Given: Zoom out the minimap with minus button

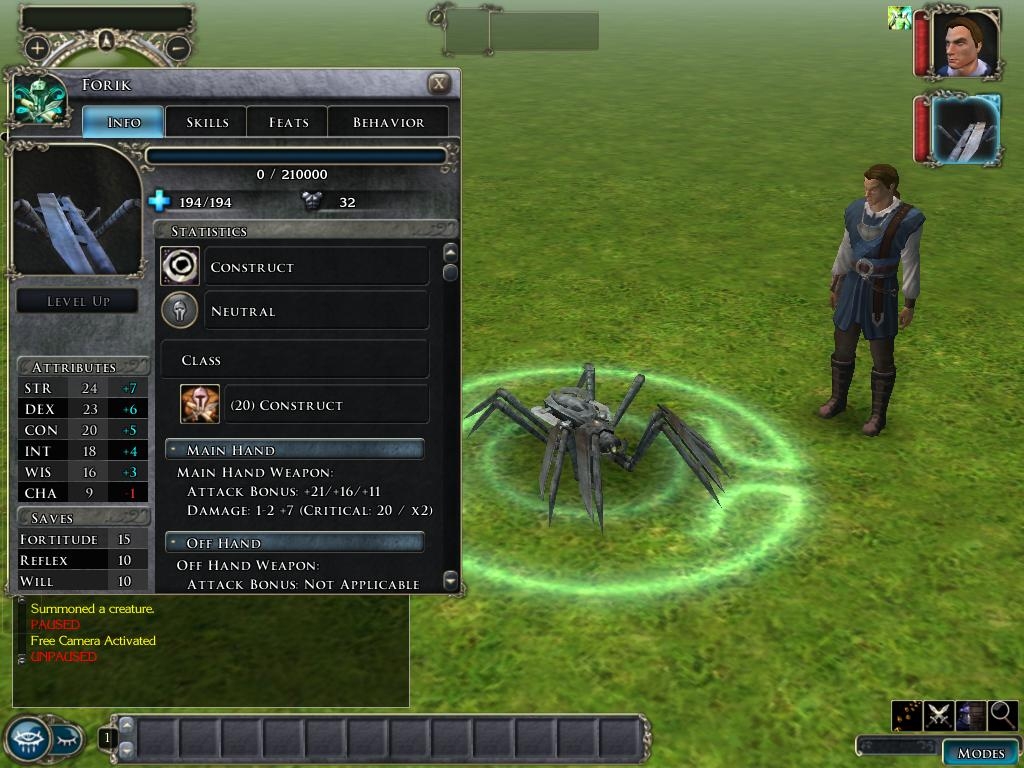Looking at the screenshot, I should point(177,47).
